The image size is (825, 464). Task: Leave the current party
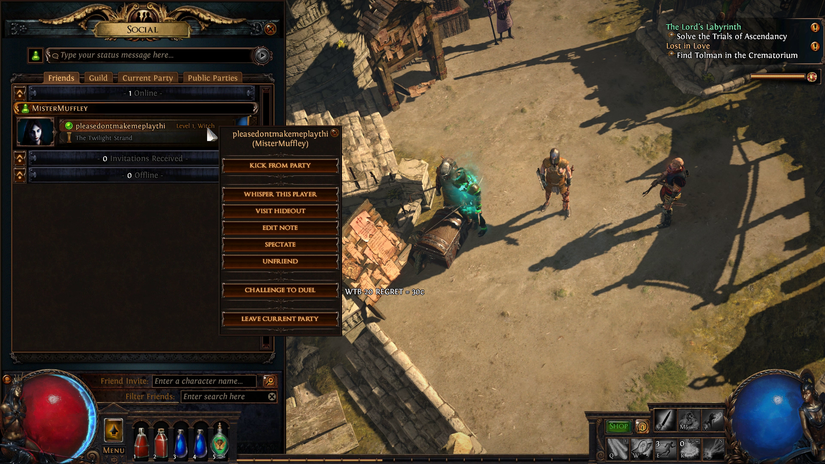tap(280, 319)
